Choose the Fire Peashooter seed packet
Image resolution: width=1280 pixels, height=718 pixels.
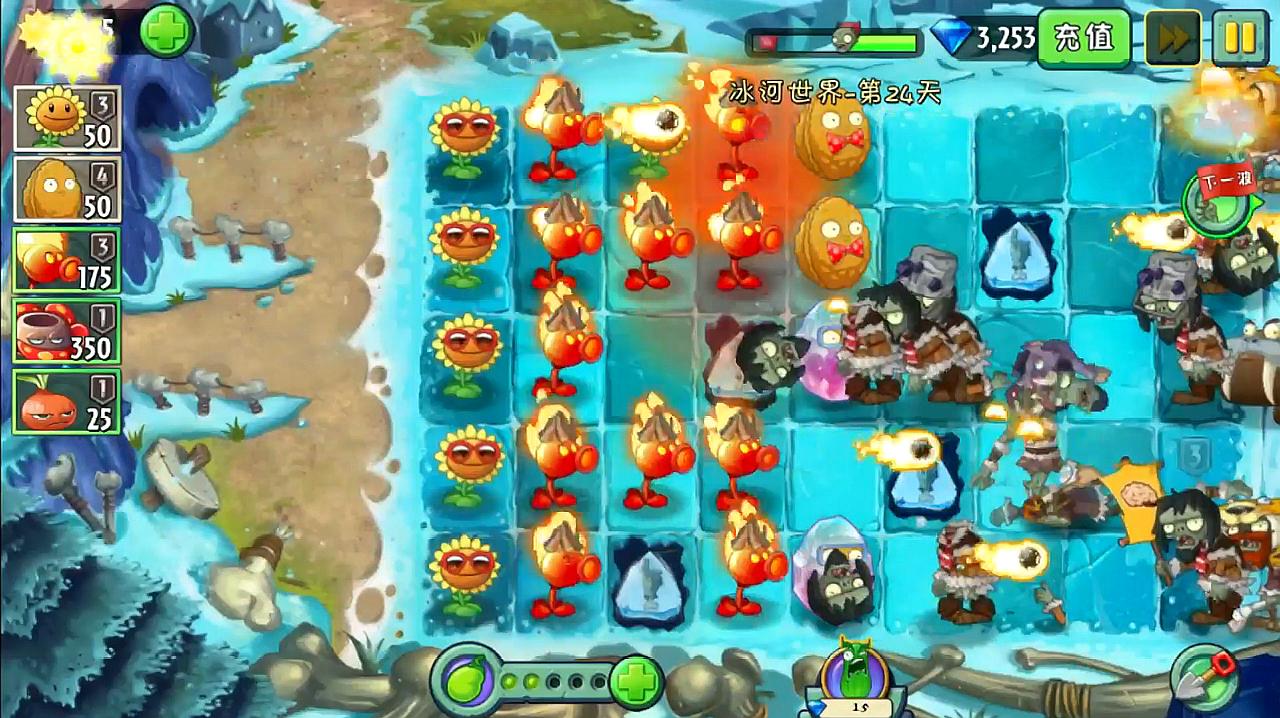(67, 261)
